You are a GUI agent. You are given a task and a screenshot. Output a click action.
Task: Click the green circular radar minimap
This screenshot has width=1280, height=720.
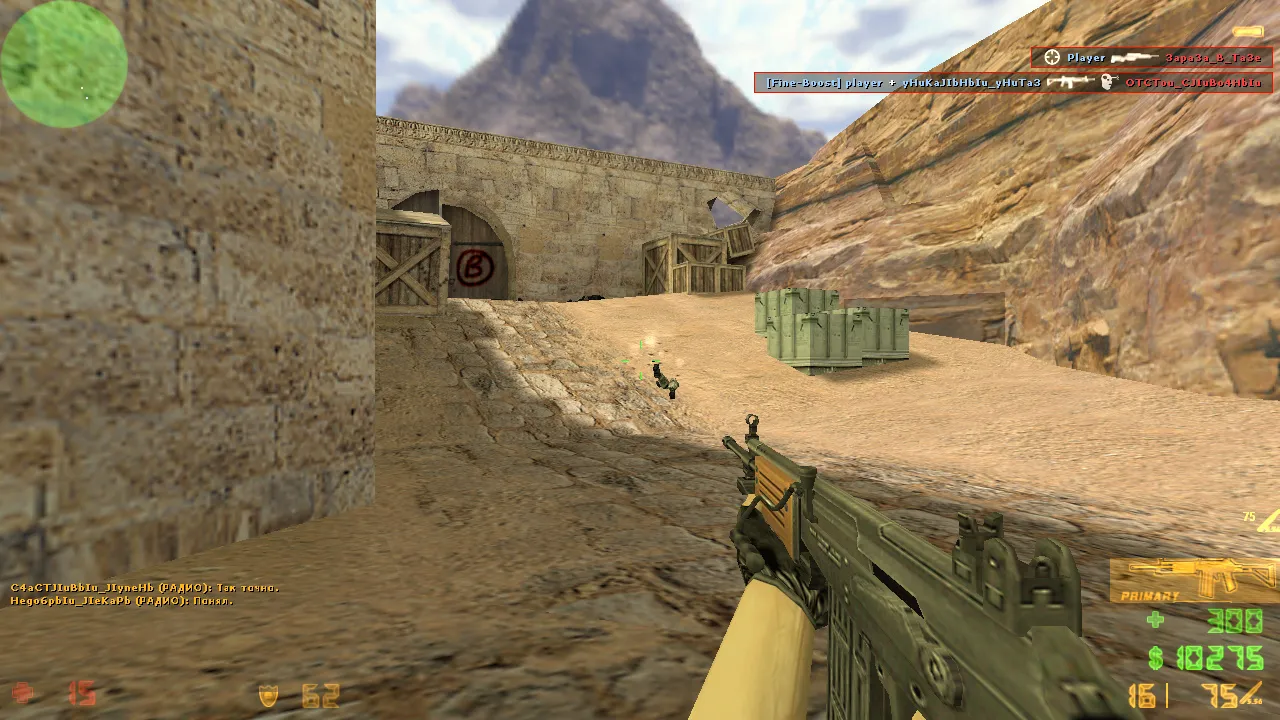click(x=64, y=64)
